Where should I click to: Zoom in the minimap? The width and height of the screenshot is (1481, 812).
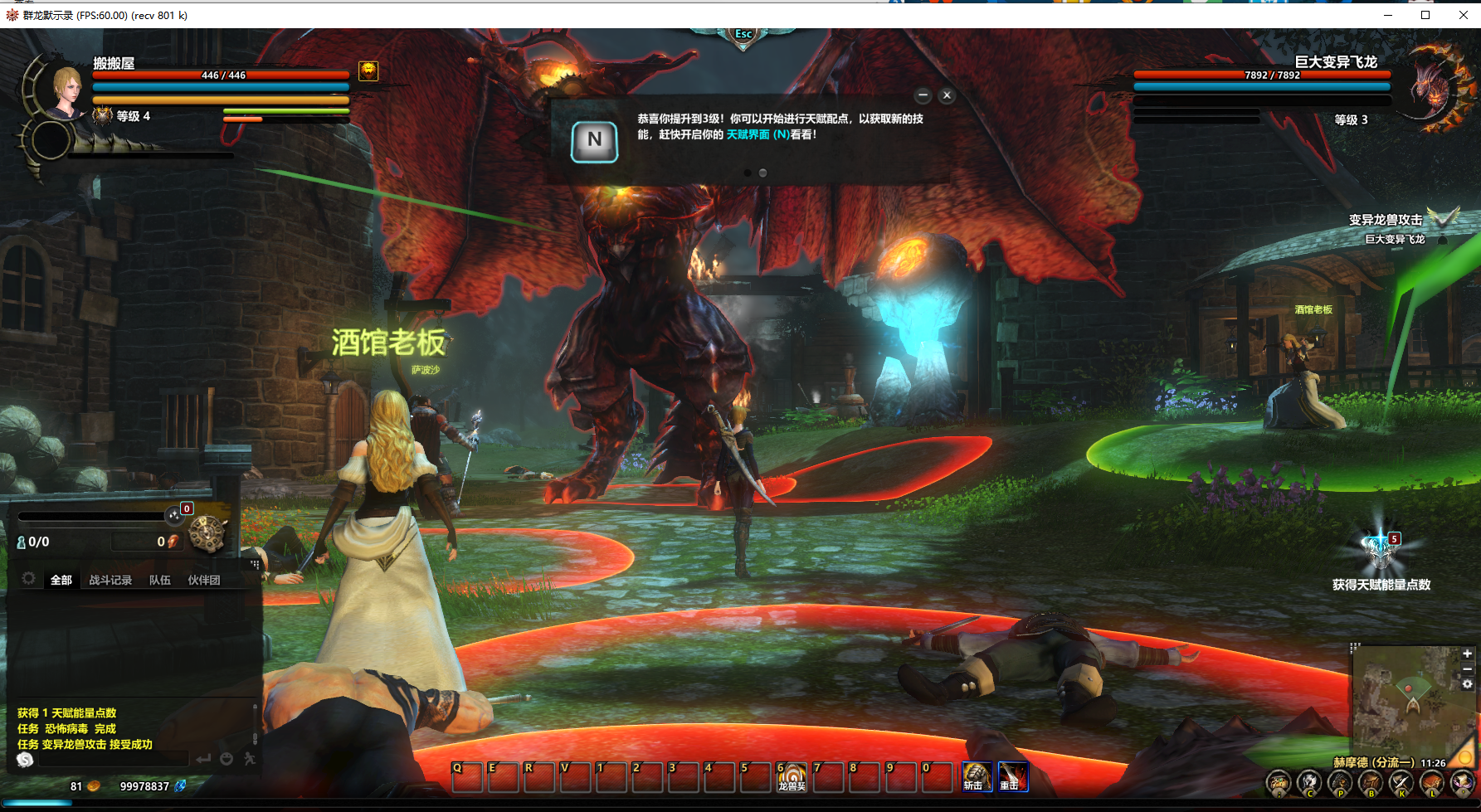coord(1467,654)
